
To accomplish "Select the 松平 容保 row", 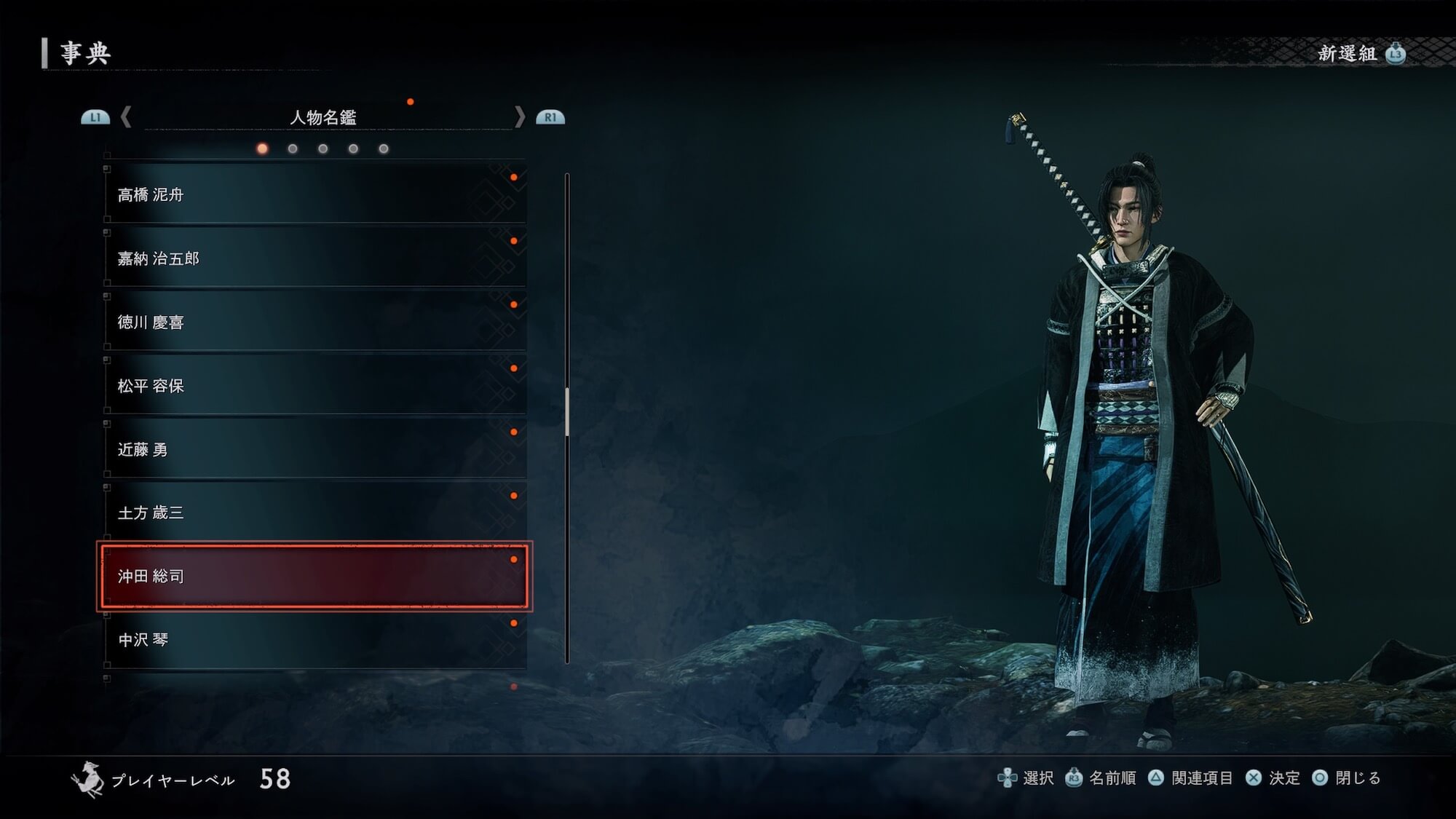I will pyautogui.click(x=314, y=386).
